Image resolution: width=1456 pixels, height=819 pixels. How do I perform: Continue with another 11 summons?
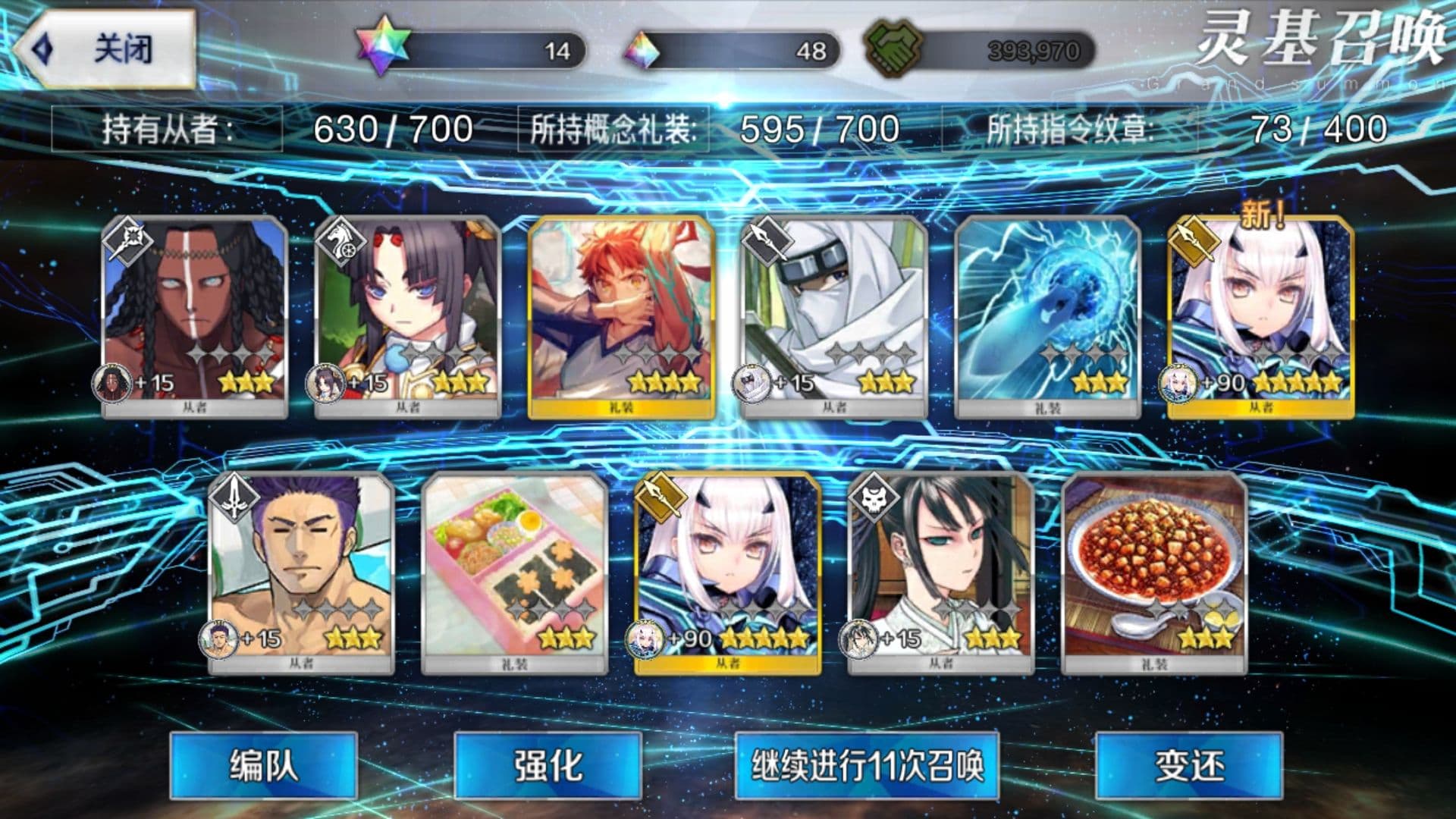tap(867, 764)
